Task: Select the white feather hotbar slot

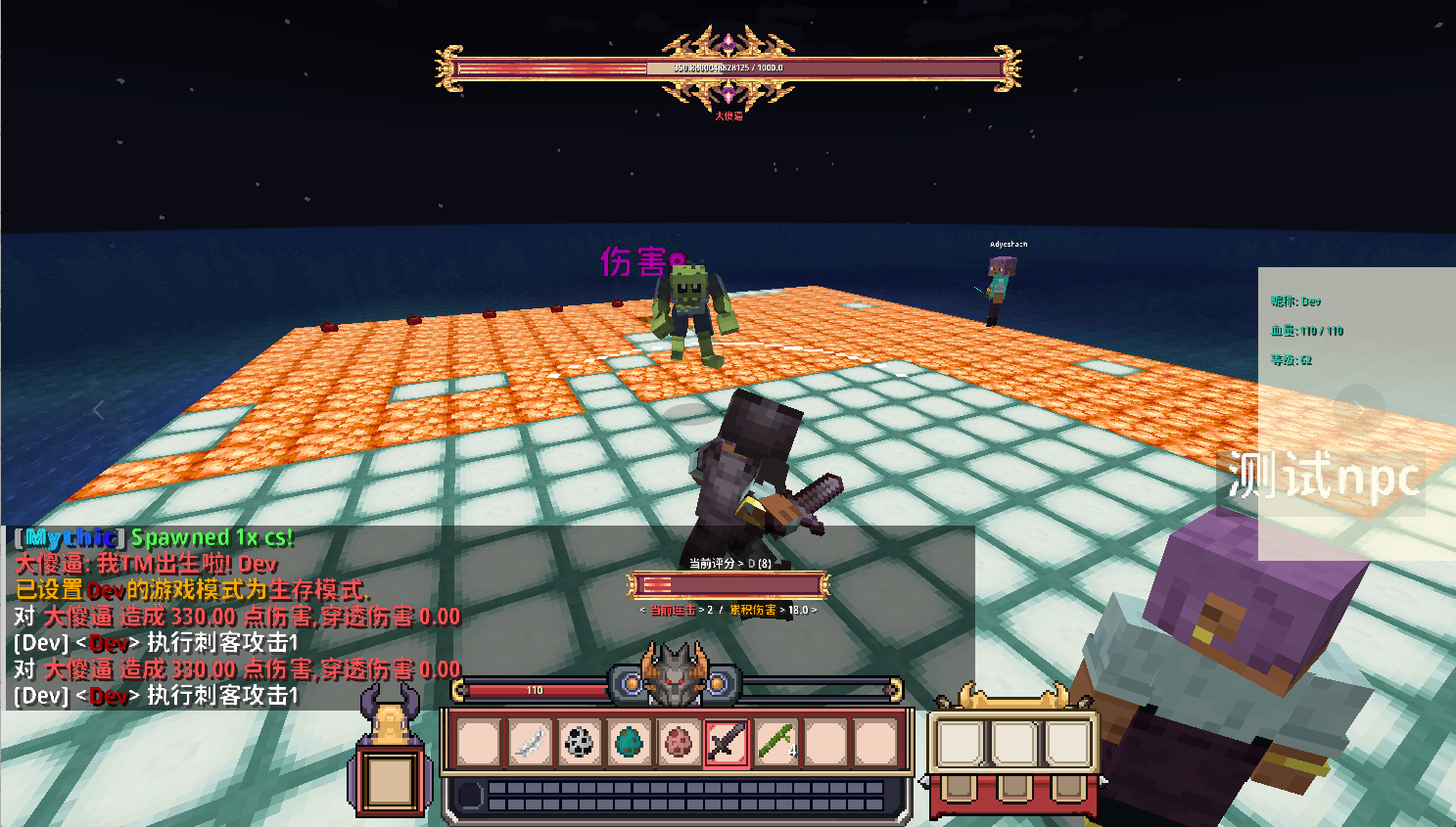Action: (529, 742)
